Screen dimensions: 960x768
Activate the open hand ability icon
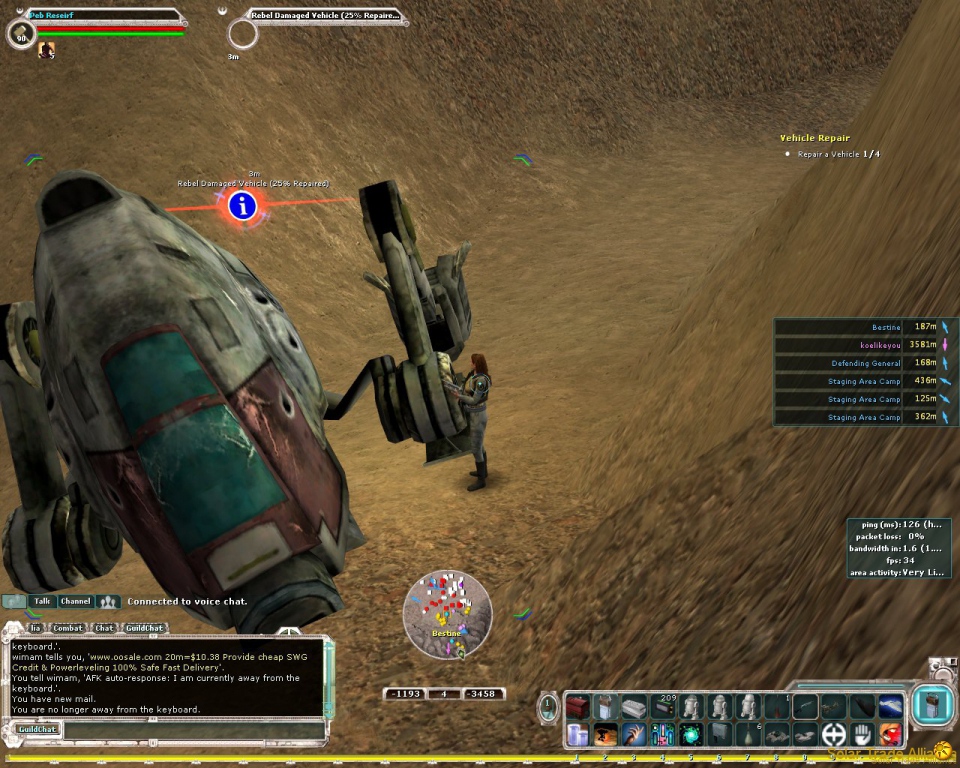pos(862,735)
